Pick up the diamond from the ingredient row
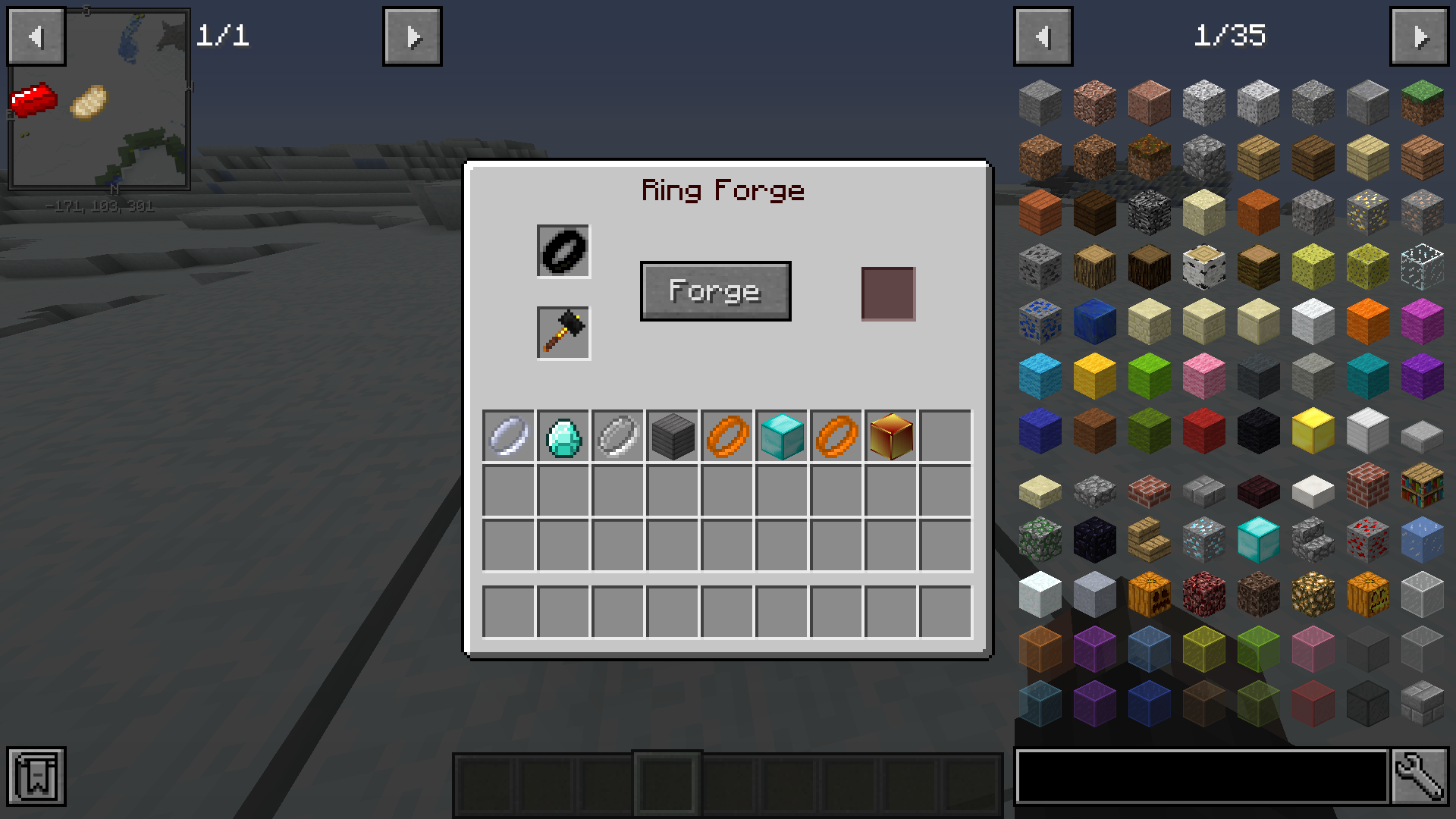 [563, 434]
